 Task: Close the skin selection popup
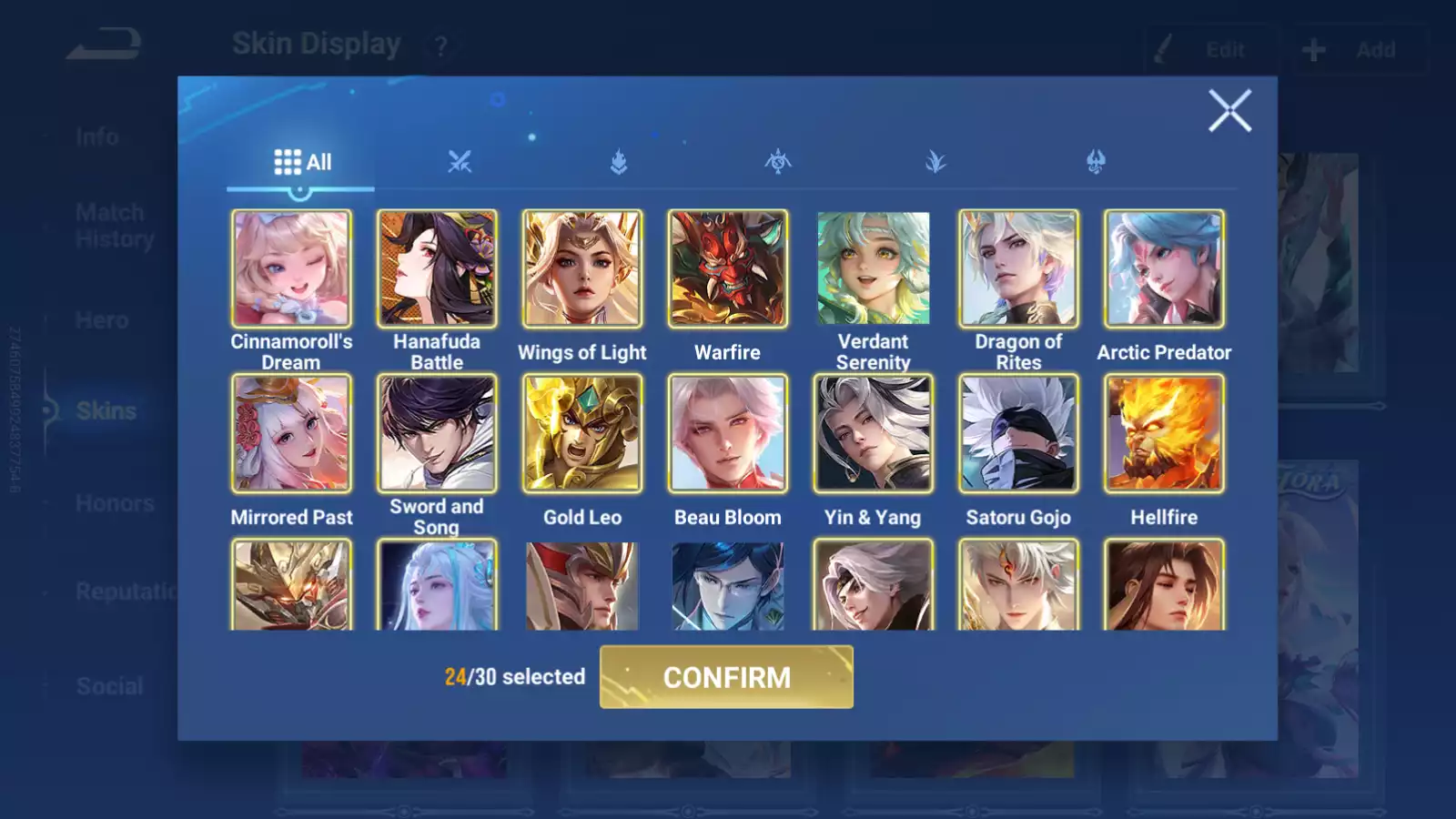1229,111
